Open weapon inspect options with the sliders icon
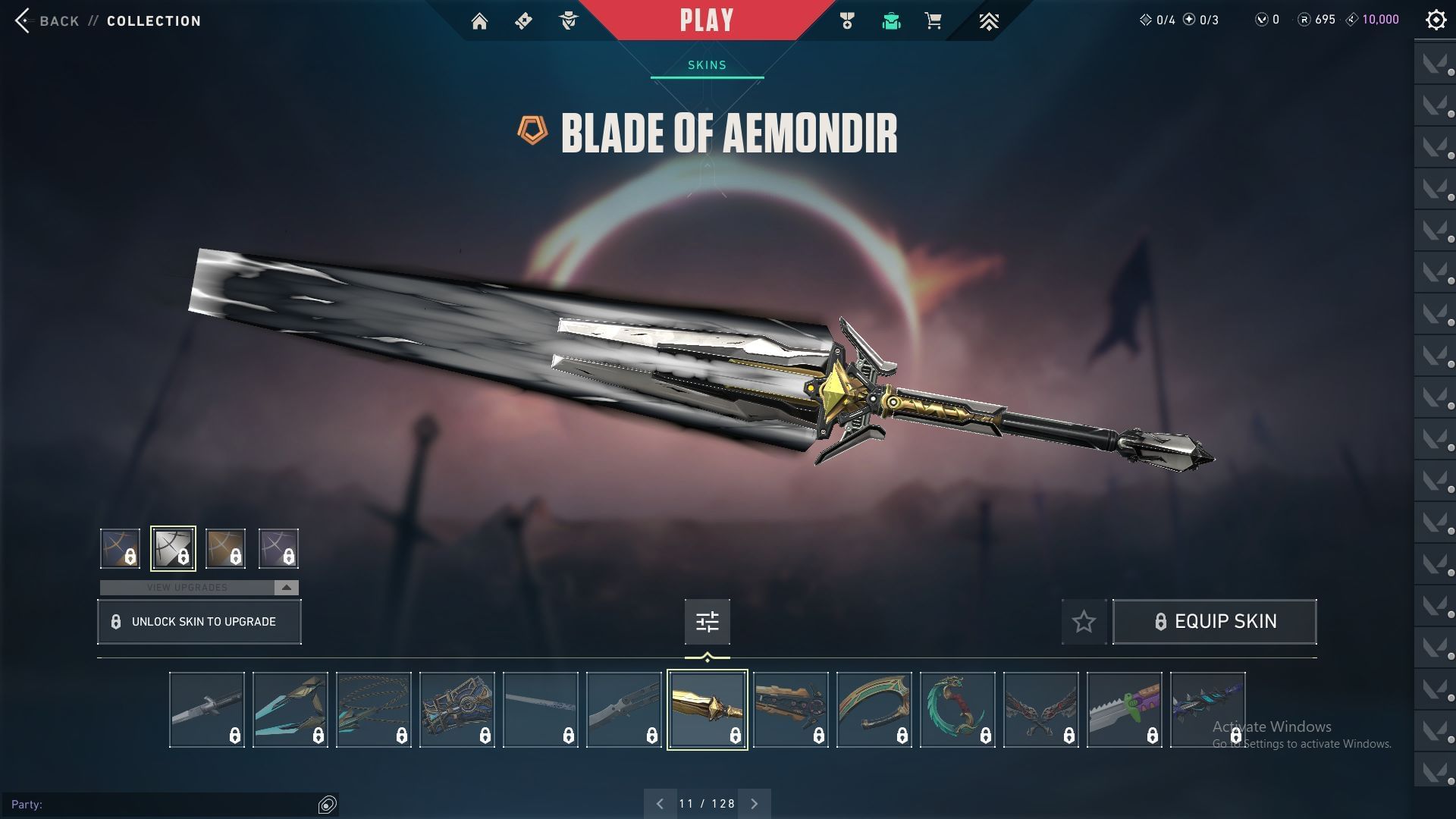Image resolution: width=1456 pixels, height=819 pixels. 706,621
